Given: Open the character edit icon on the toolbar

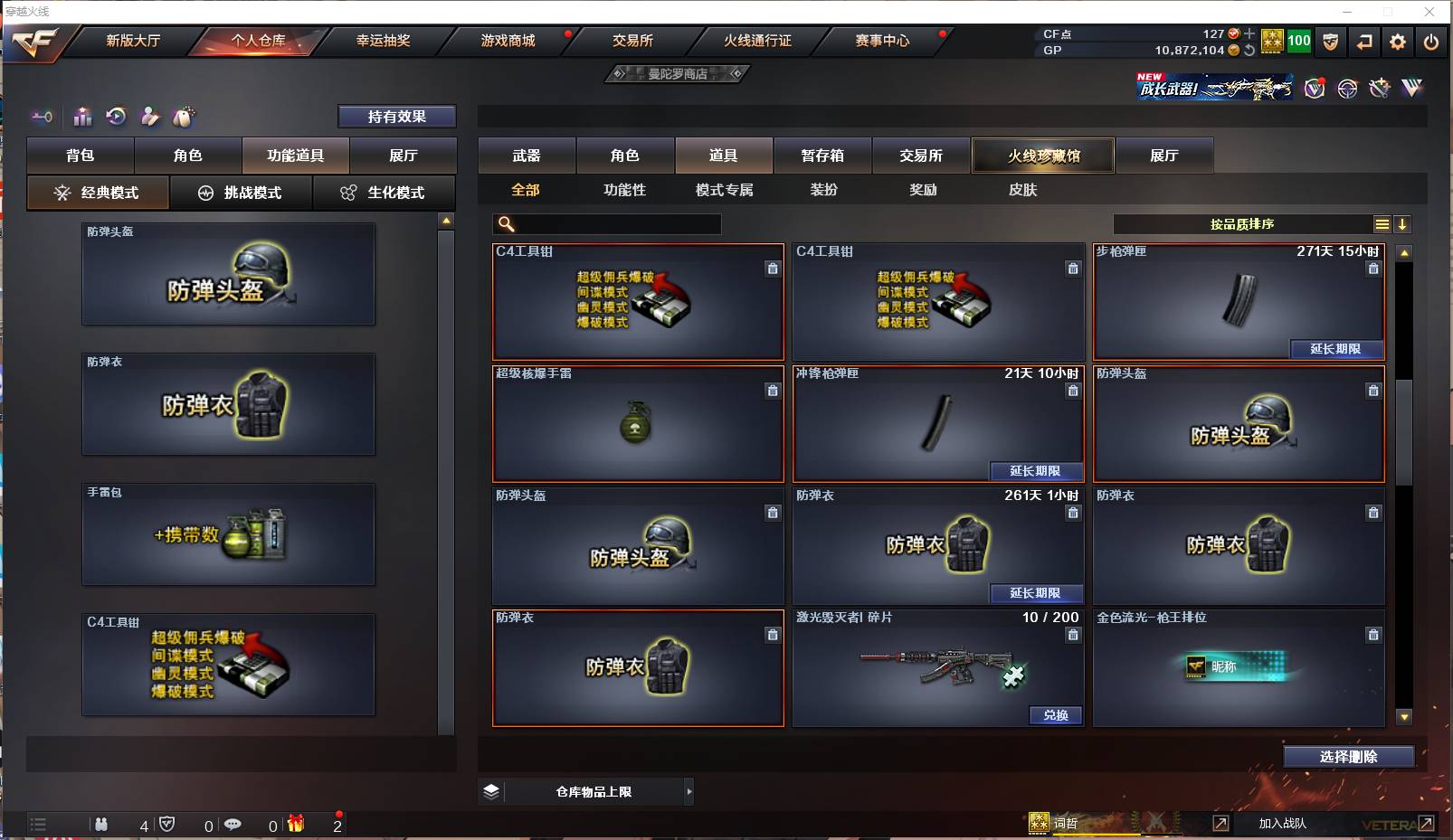Looking at the screenshot, I should (149, 117).
